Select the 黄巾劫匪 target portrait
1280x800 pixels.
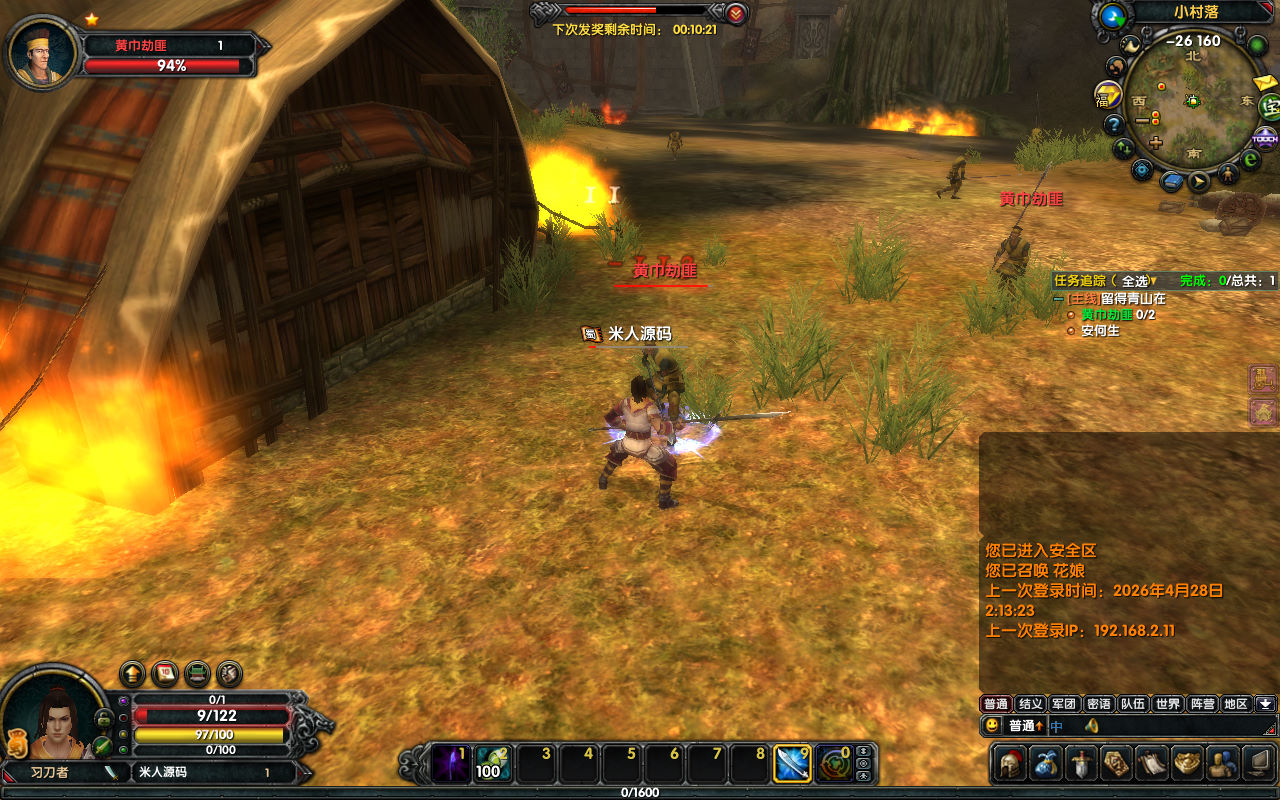point(43,52)
